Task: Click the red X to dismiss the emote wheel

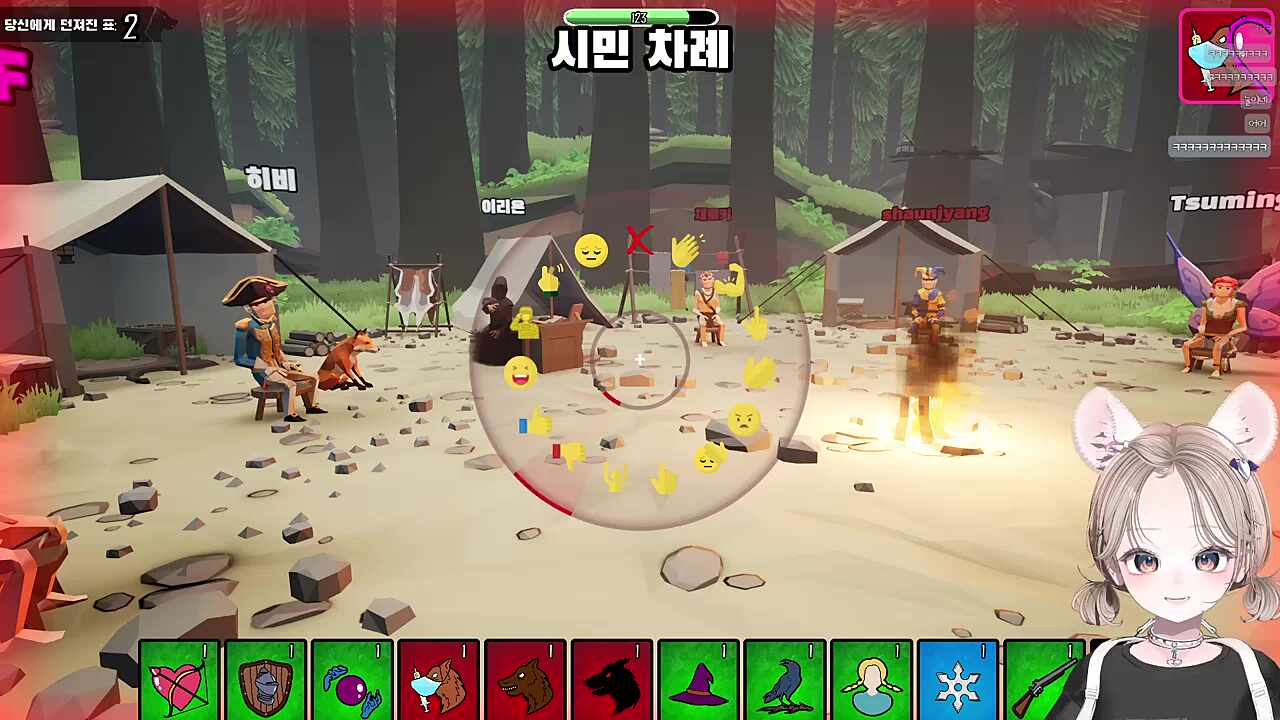Action: pos(638,239)
